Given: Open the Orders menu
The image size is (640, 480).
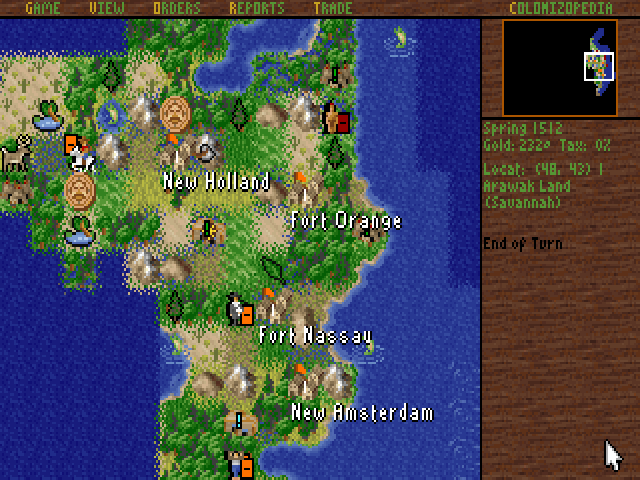Looking at the screenshot, I should coord(177,8).
